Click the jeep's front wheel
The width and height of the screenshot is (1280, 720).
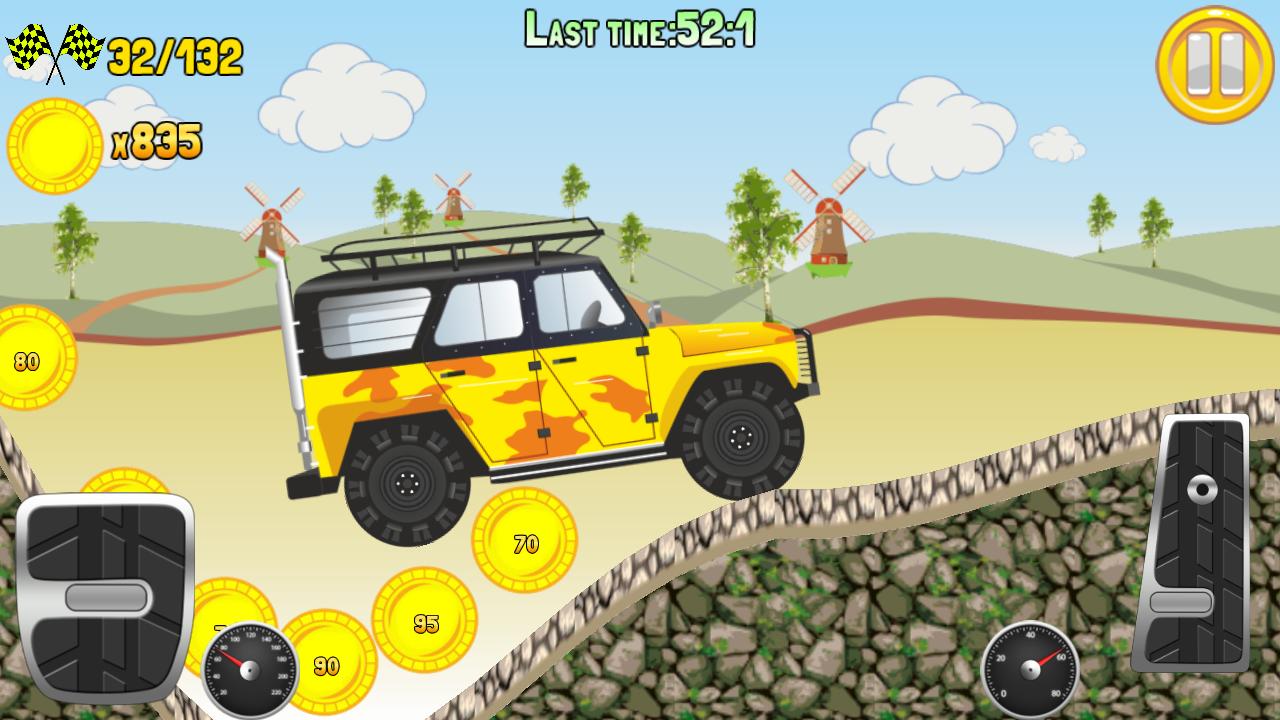pyautogui.click(x=740, y=437)
